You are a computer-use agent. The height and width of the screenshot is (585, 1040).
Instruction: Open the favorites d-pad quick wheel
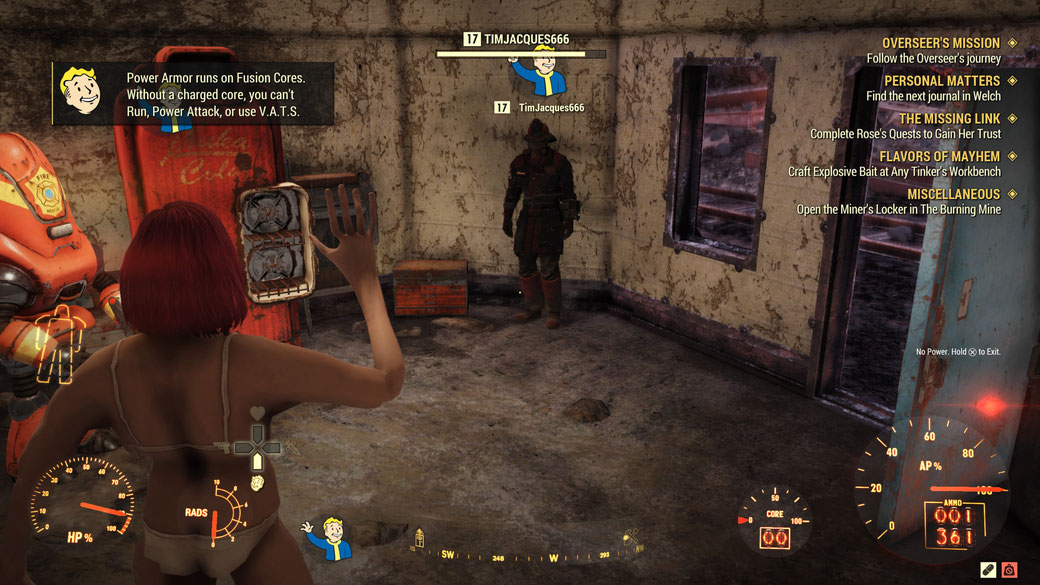[x=257, y=446]
